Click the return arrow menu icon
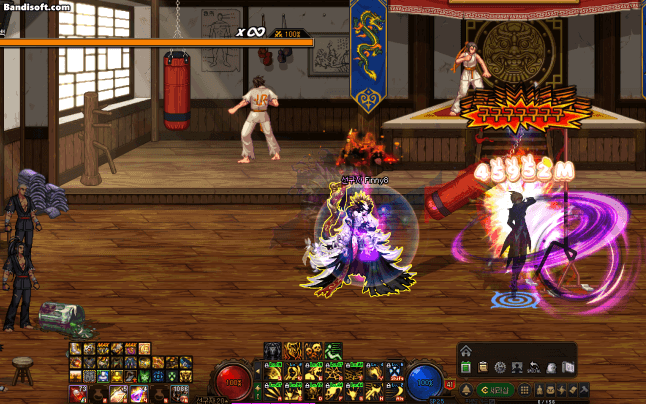Screen dimensions: 646x404 point(534,367)
